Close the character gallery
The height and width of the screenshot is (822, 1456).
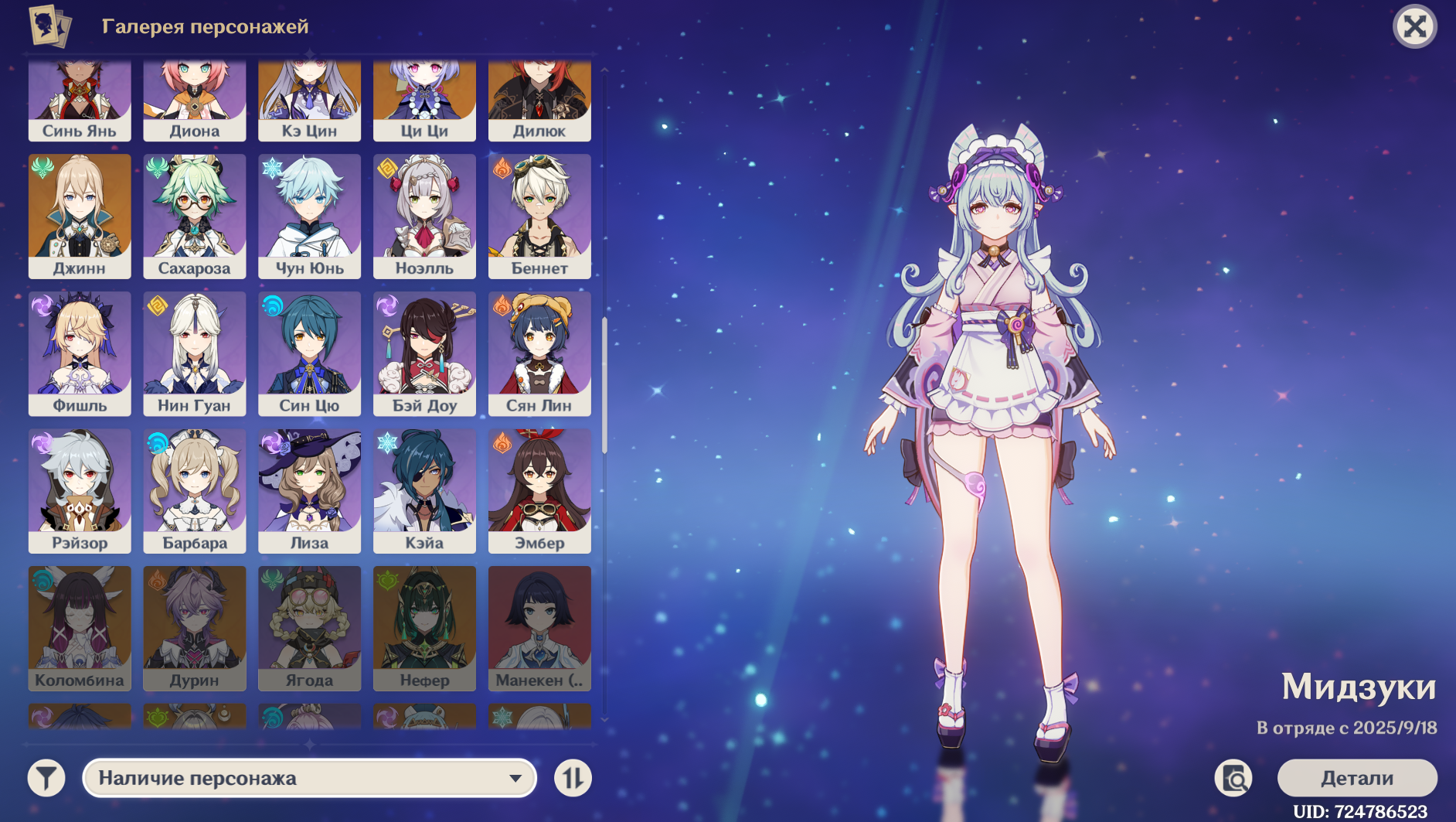(x=1414, y=27)
